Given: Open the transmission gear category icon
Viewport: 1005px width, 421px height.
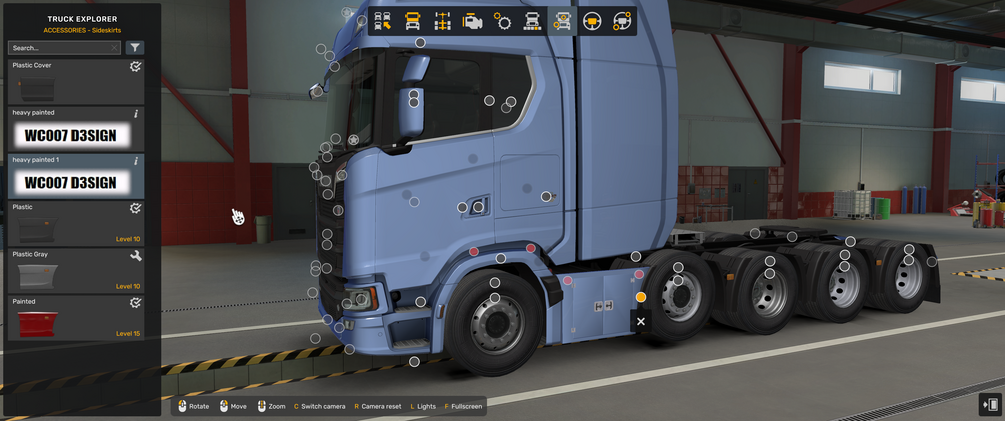Looking at the screenshot, I should [x=503, y=21].
